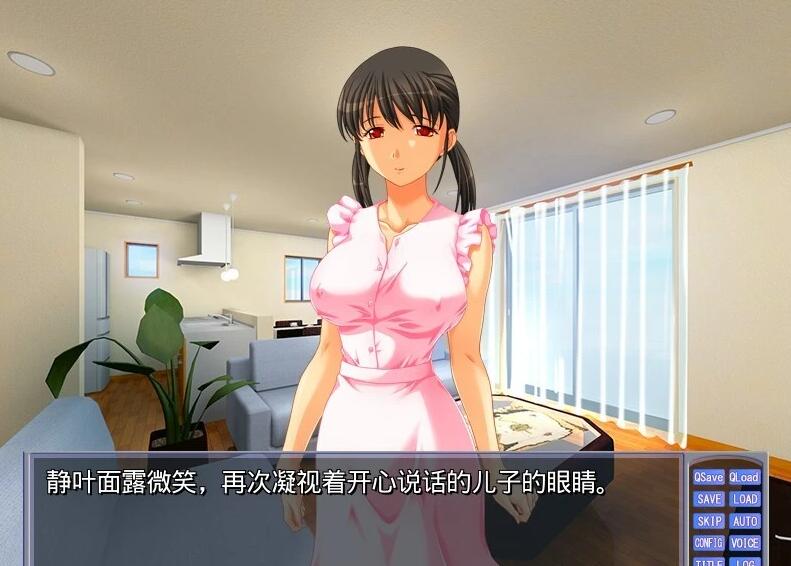Image resolution: width=791 pixels, height=566 pixels.
Task: Toggle AUTO text advance mode
Action: [x=744, y=521]
